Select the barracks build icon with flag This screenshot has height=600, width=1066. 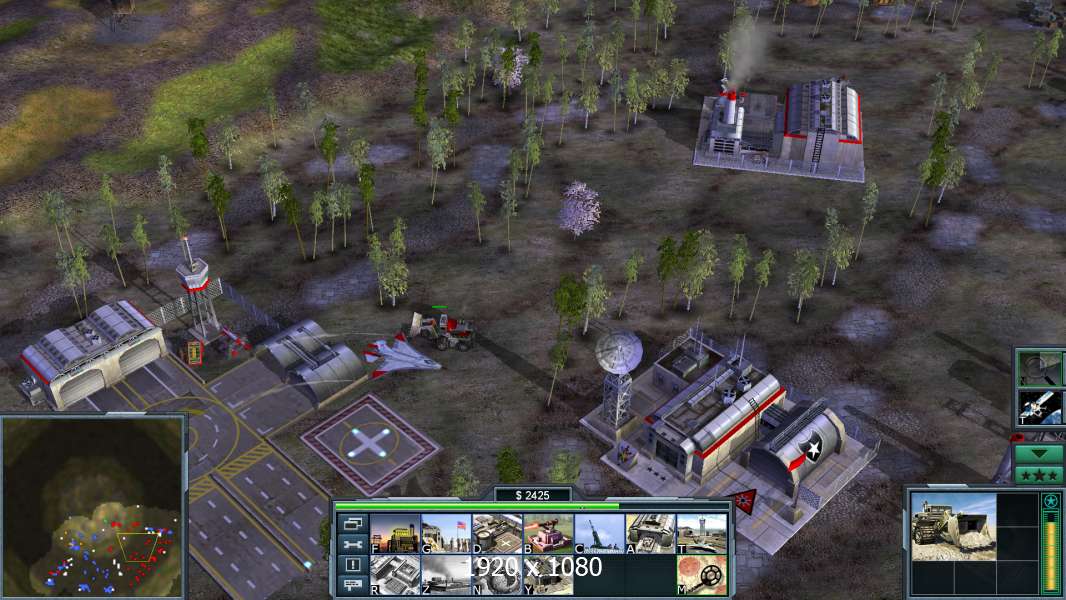point(446,534)
